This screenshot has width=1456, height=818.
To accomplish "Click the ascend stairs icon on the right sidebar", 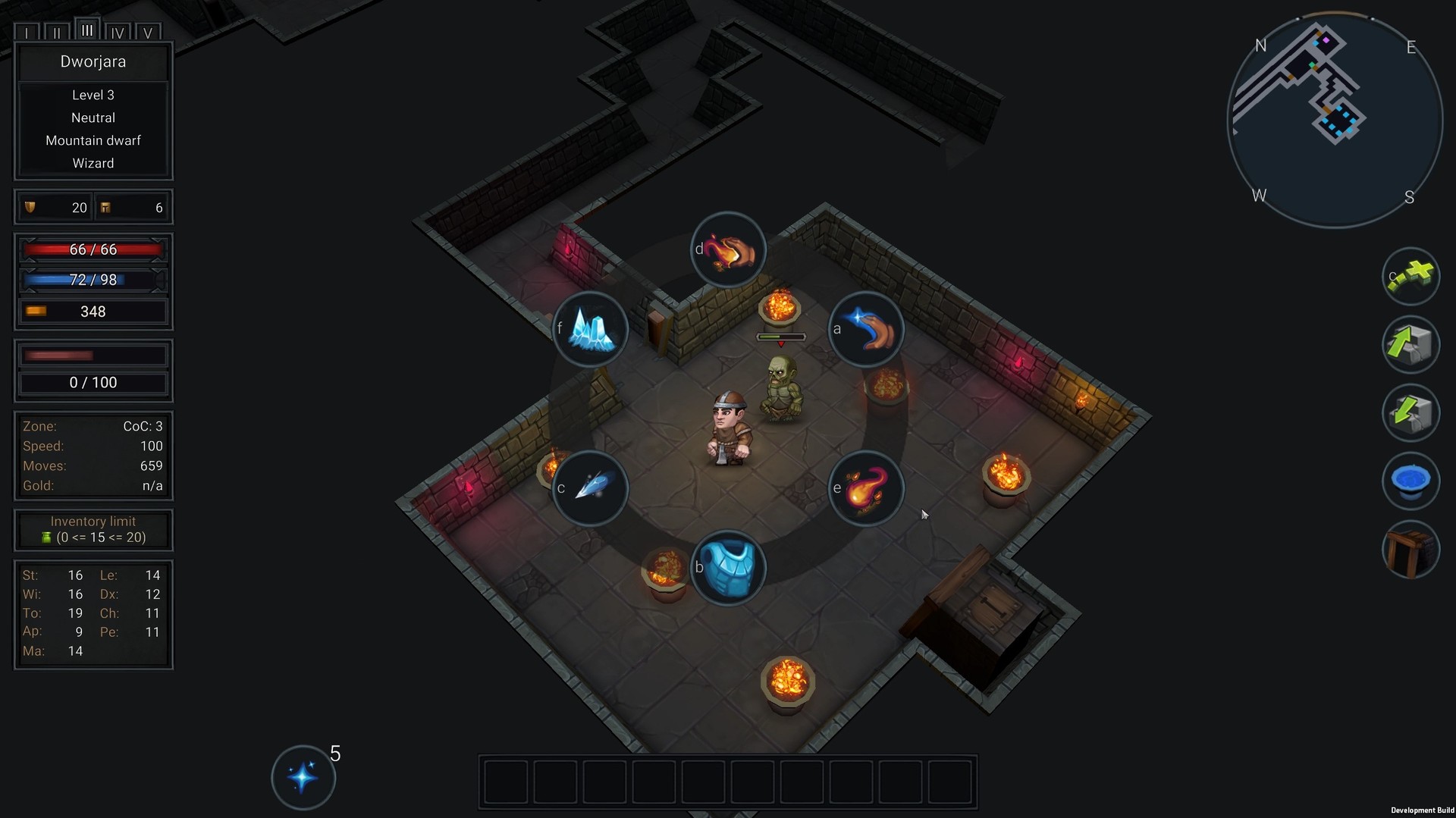I will tap(1410, 345).
